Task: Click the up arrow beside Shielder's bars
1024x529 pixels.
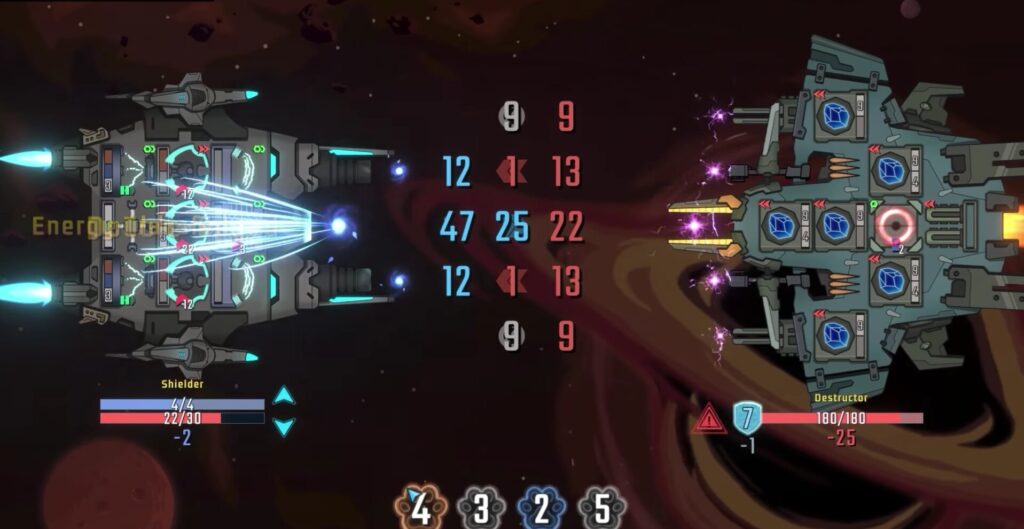Action: (284, 395)
